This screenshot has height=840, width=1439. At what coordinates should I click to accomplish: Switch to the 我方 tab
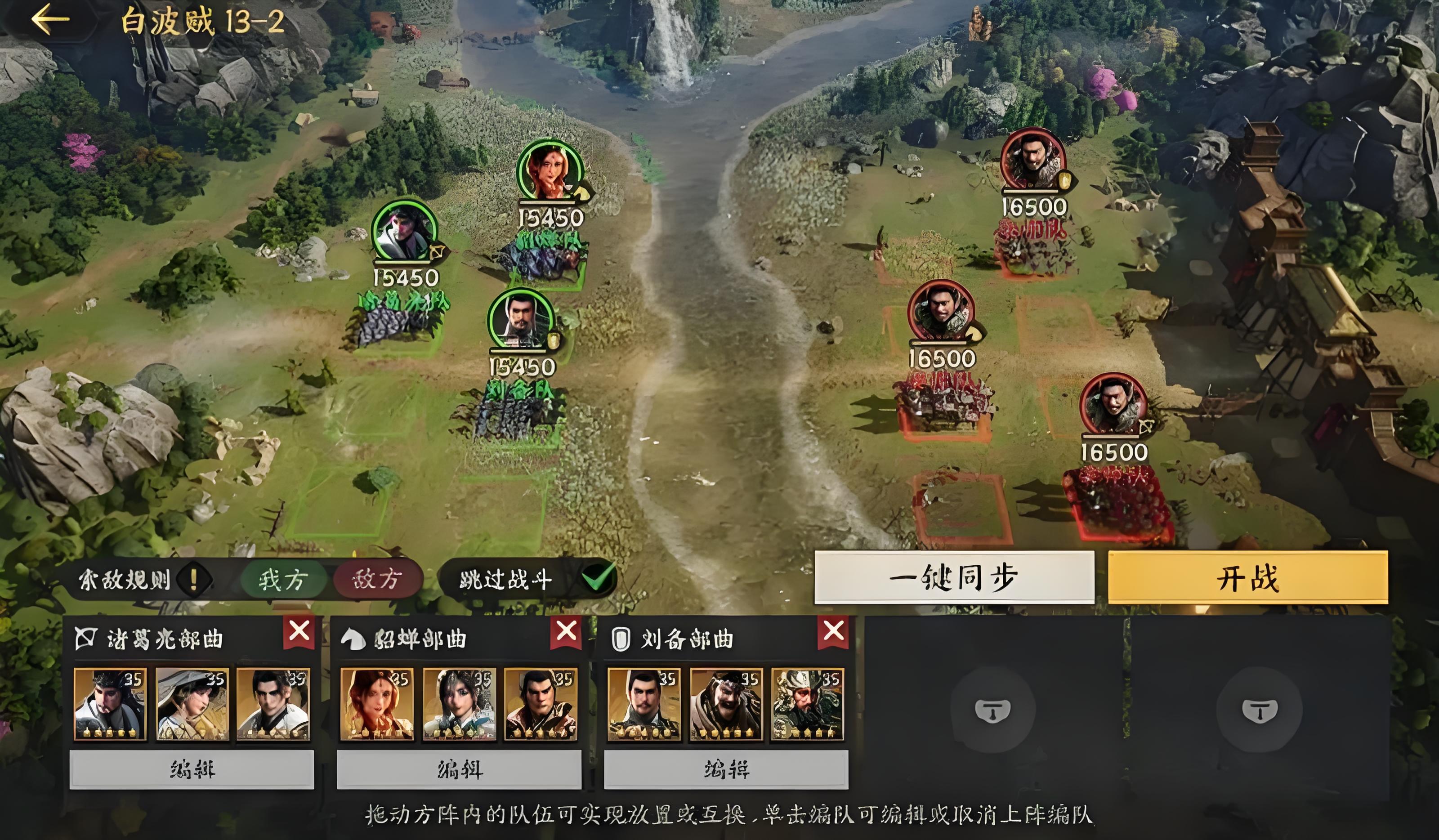[283, 580]
